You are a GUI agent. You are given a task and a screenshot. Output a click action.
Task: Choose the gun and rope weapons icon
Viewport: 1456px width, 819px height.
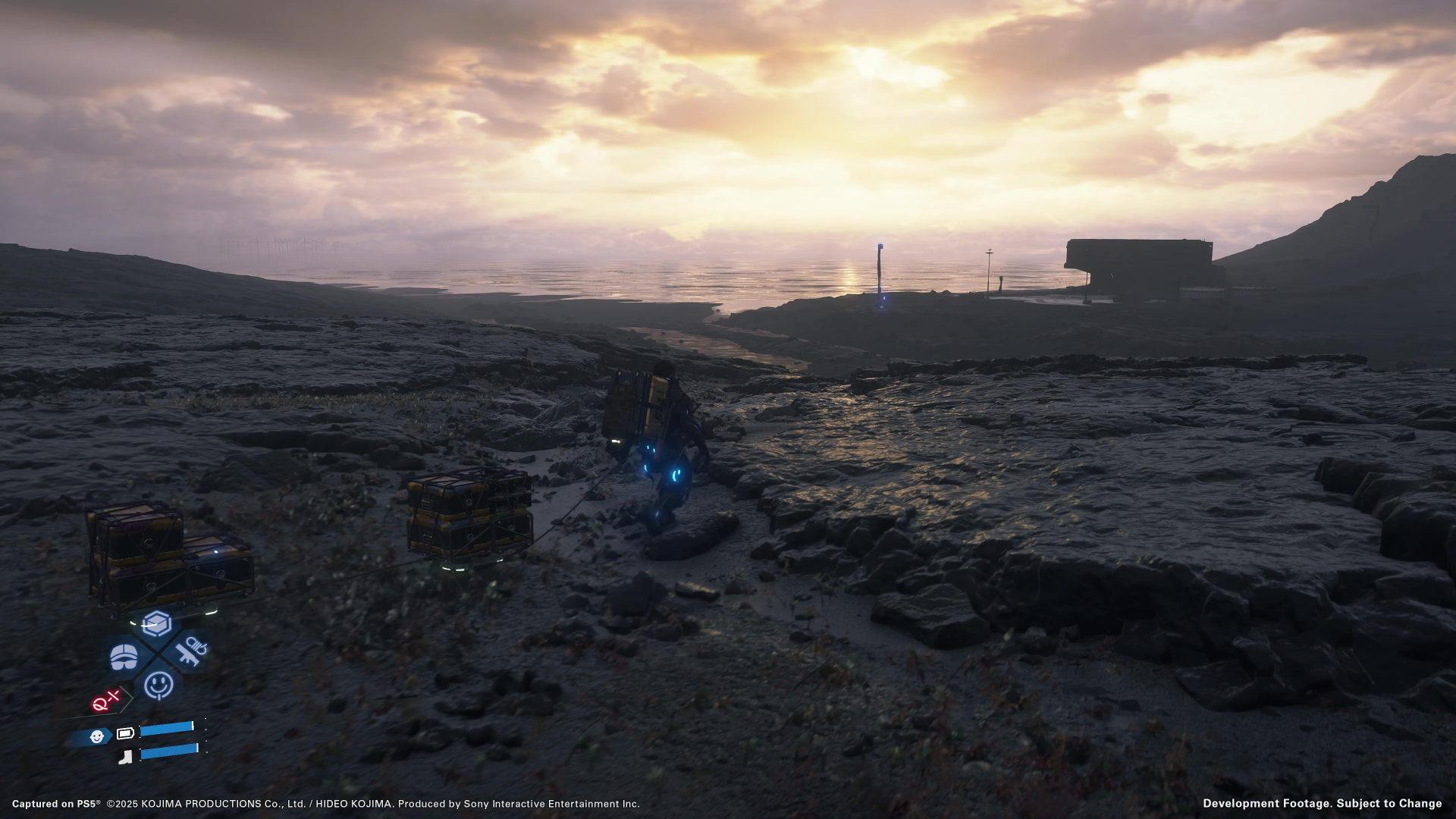coord(190,651)
